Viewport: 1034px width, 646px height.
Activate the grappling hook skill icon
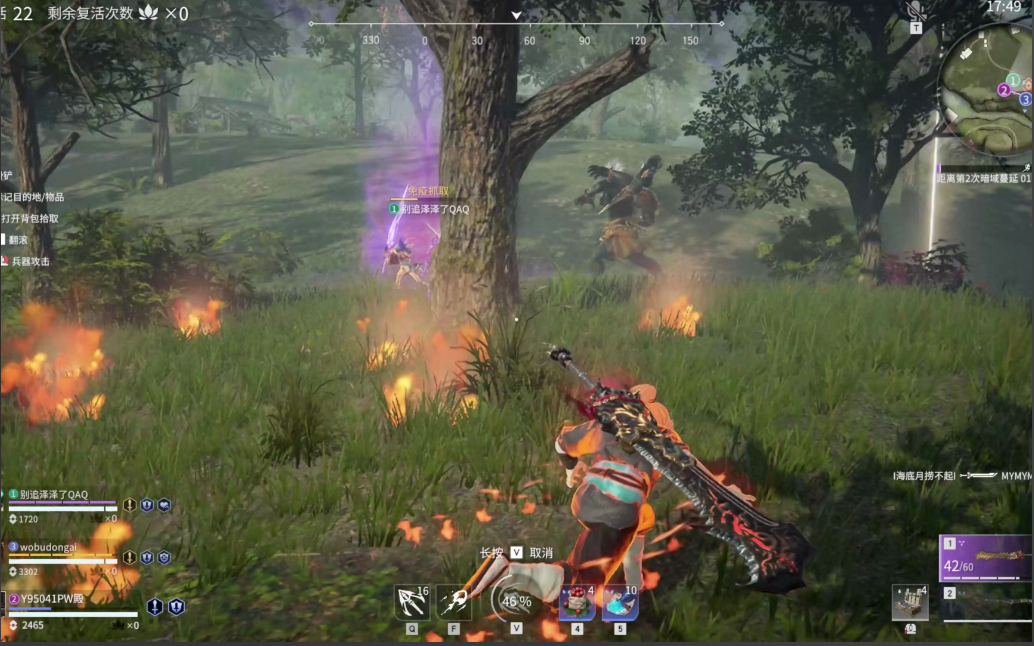tap(411, 602)
